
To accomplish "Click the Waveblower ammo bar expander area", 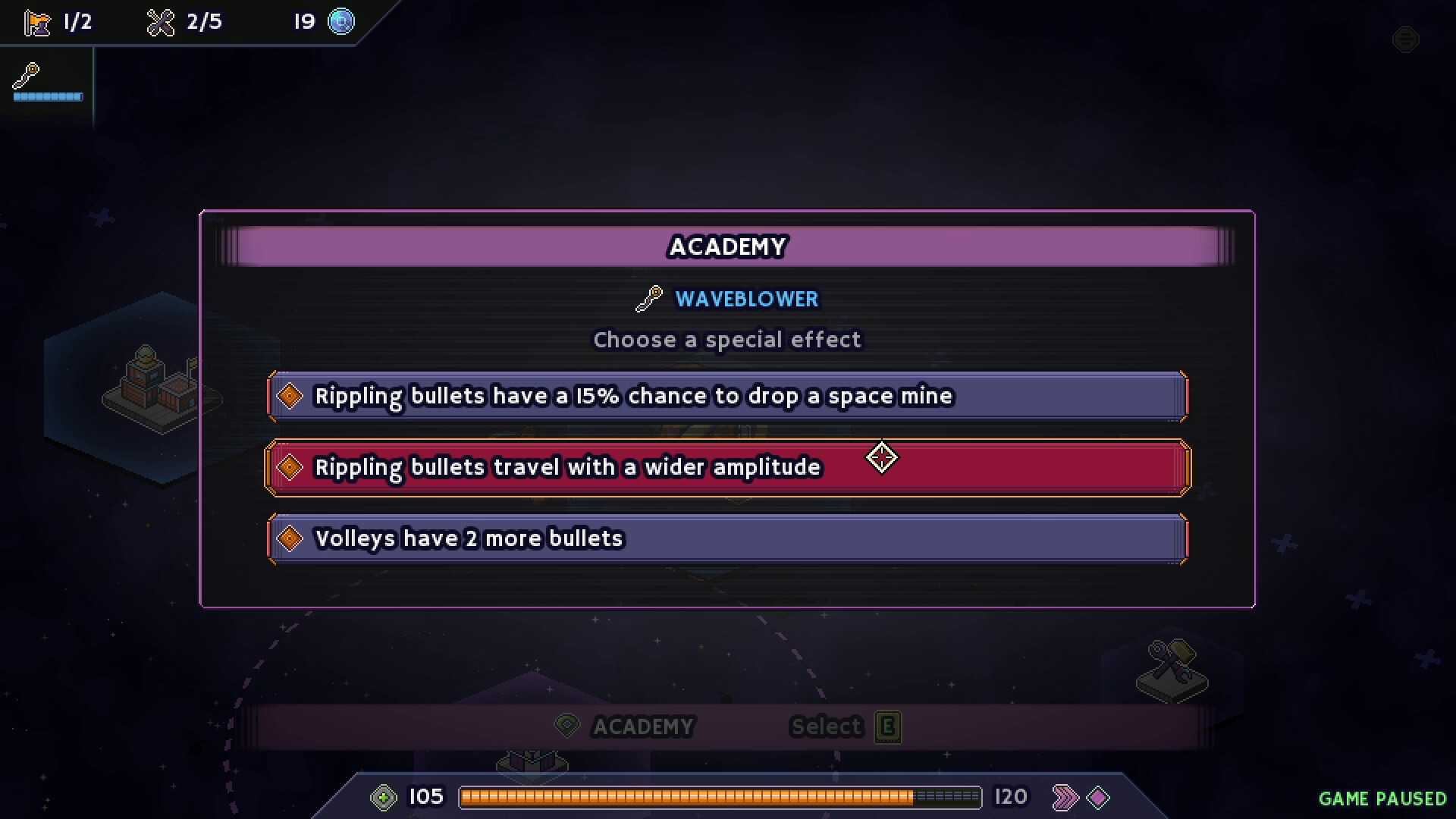I will 47,97.
